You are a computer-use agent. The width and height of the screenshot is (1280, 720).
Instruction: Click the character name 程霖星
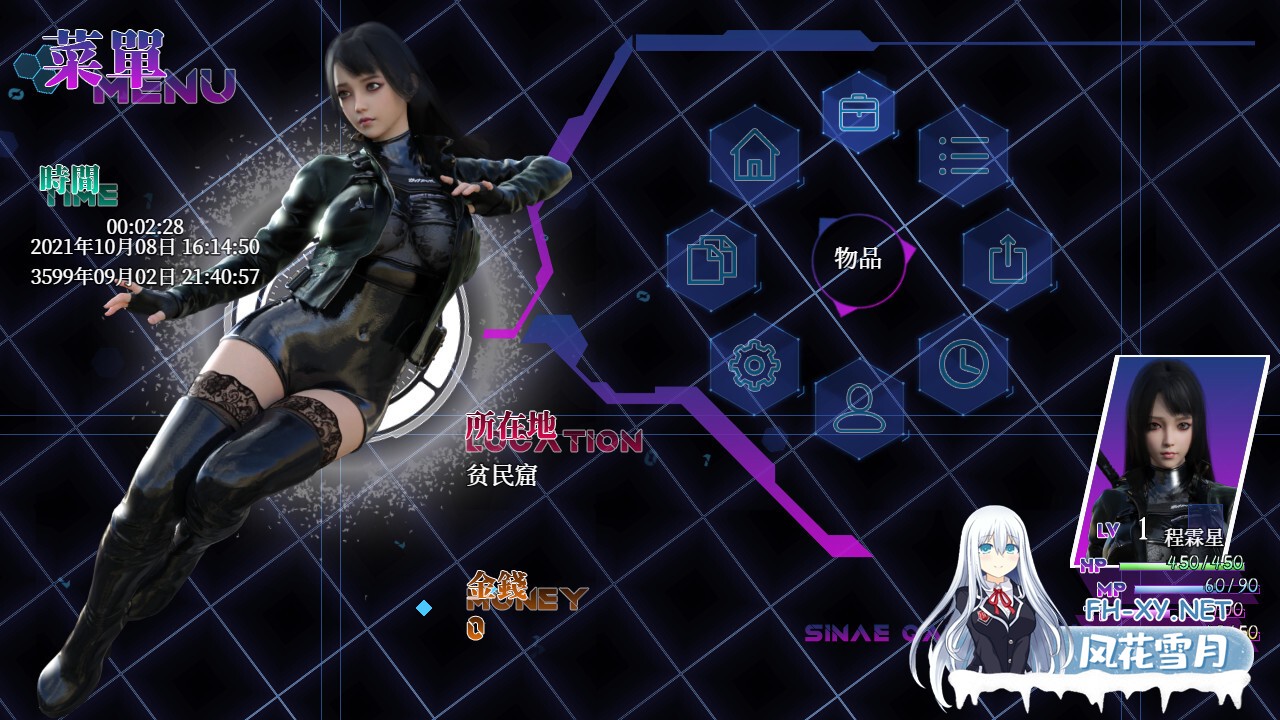(x=1195, y=537)
